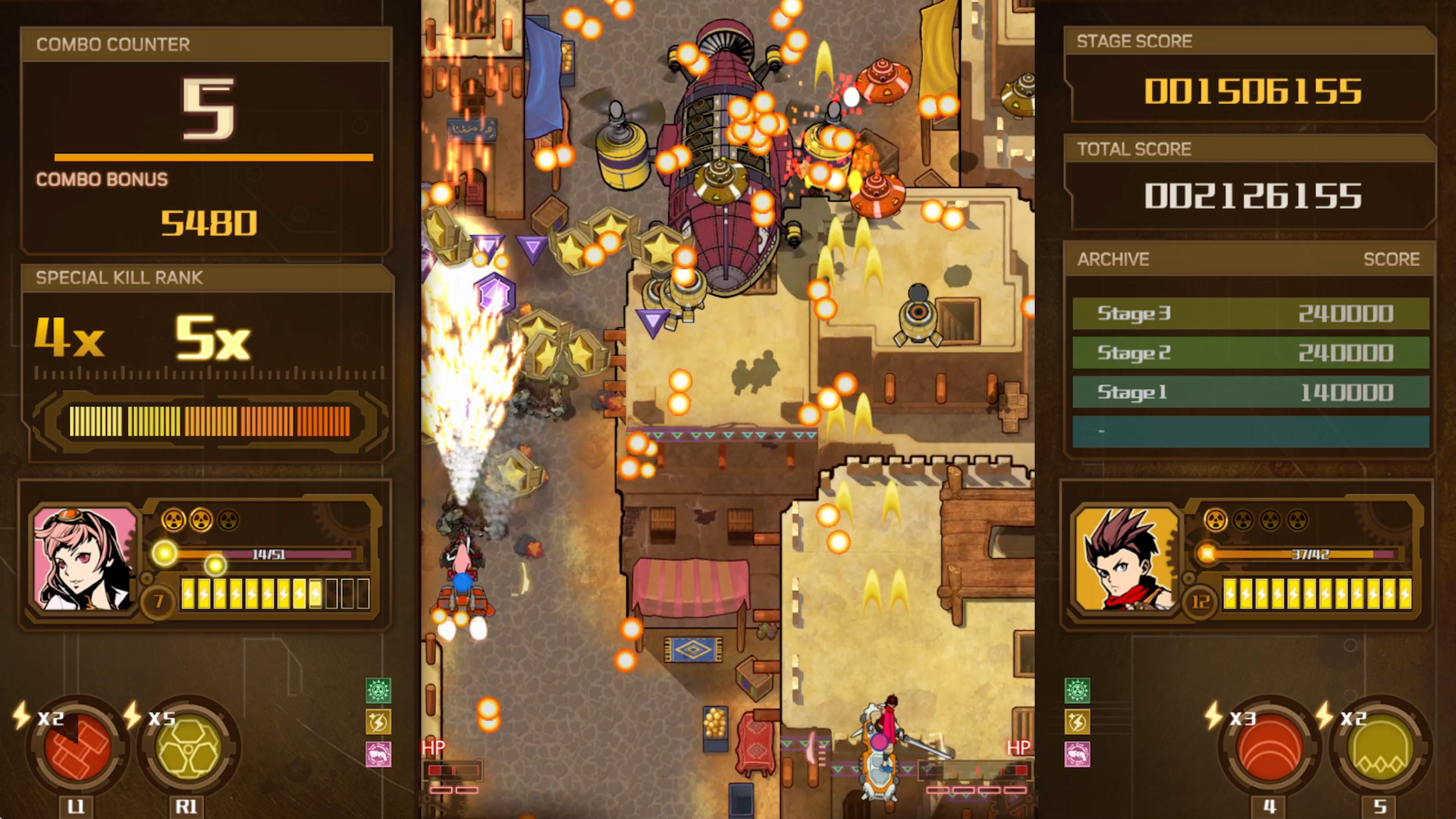Choose spiky-haired pilot's pink fist perk icon

click(x=1077, y=754)
